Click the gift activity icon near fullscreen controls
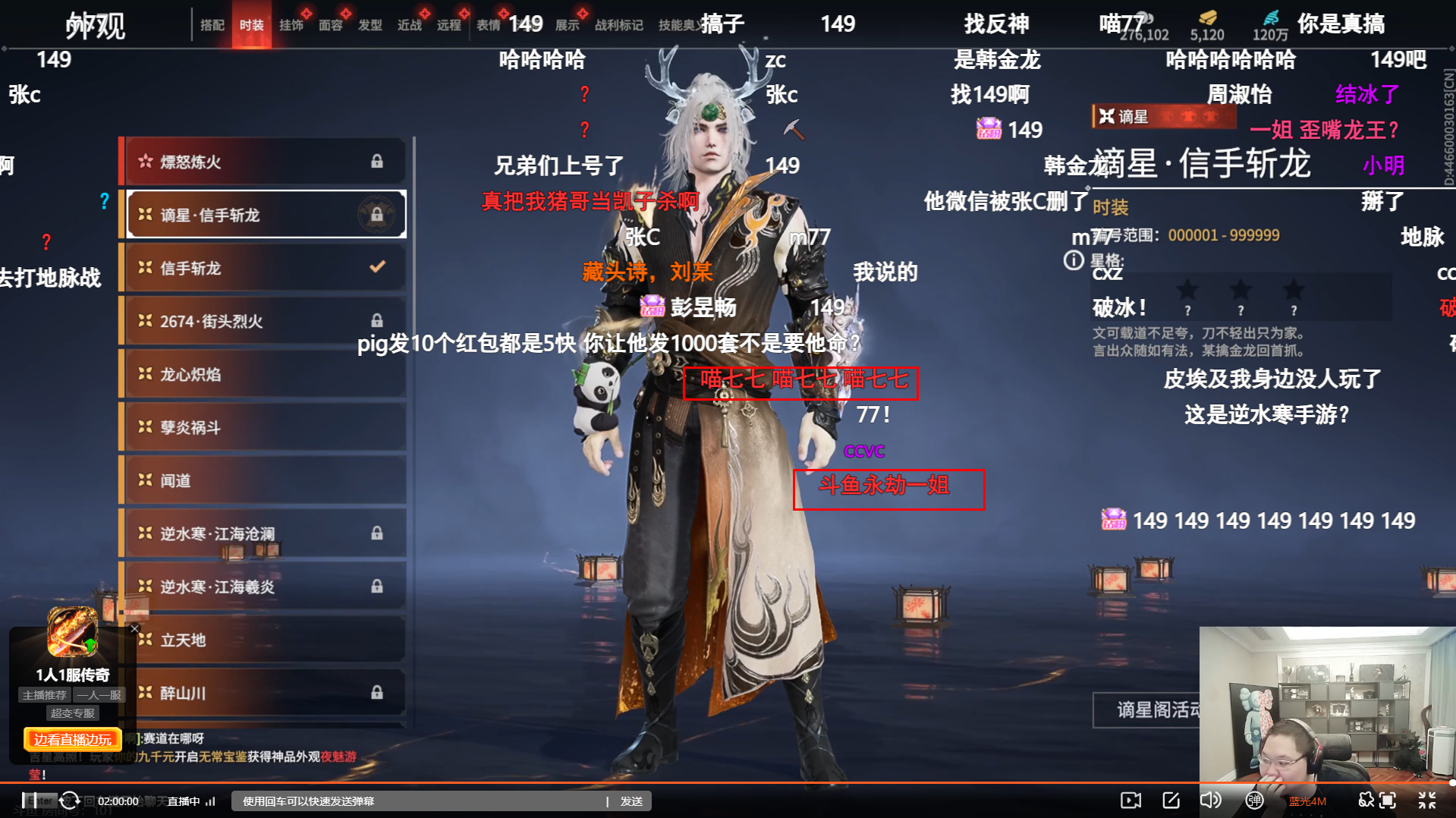This screenshot has width=1456, height=818. 1366,800
